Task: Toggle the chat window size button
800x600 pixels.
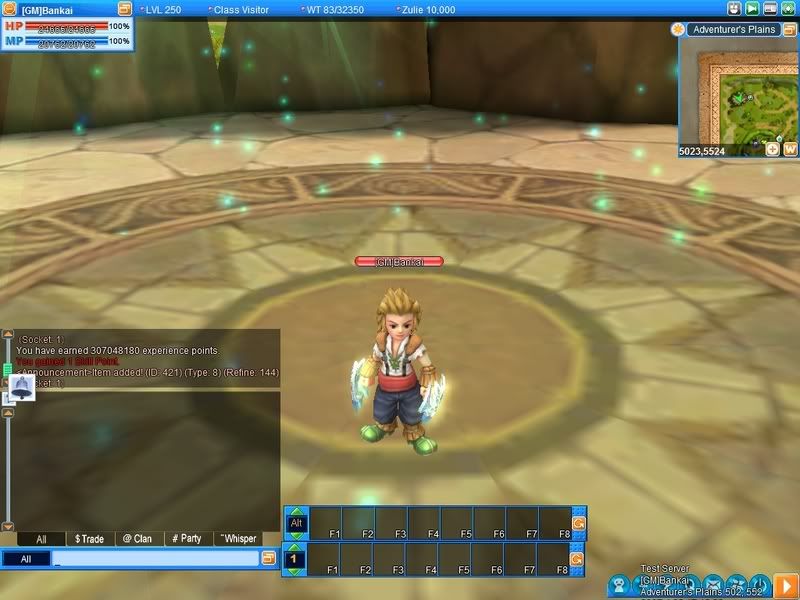Action: pyautogui.click(x=268, y=559)
